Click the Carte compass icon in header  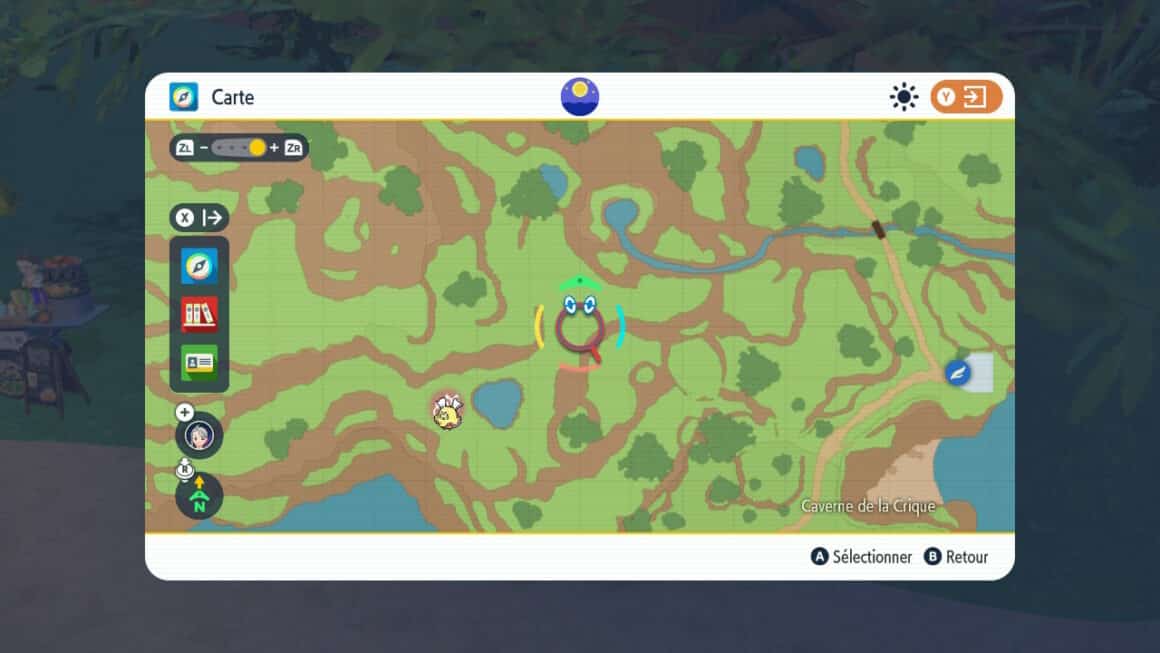click(x=184, y=97)
